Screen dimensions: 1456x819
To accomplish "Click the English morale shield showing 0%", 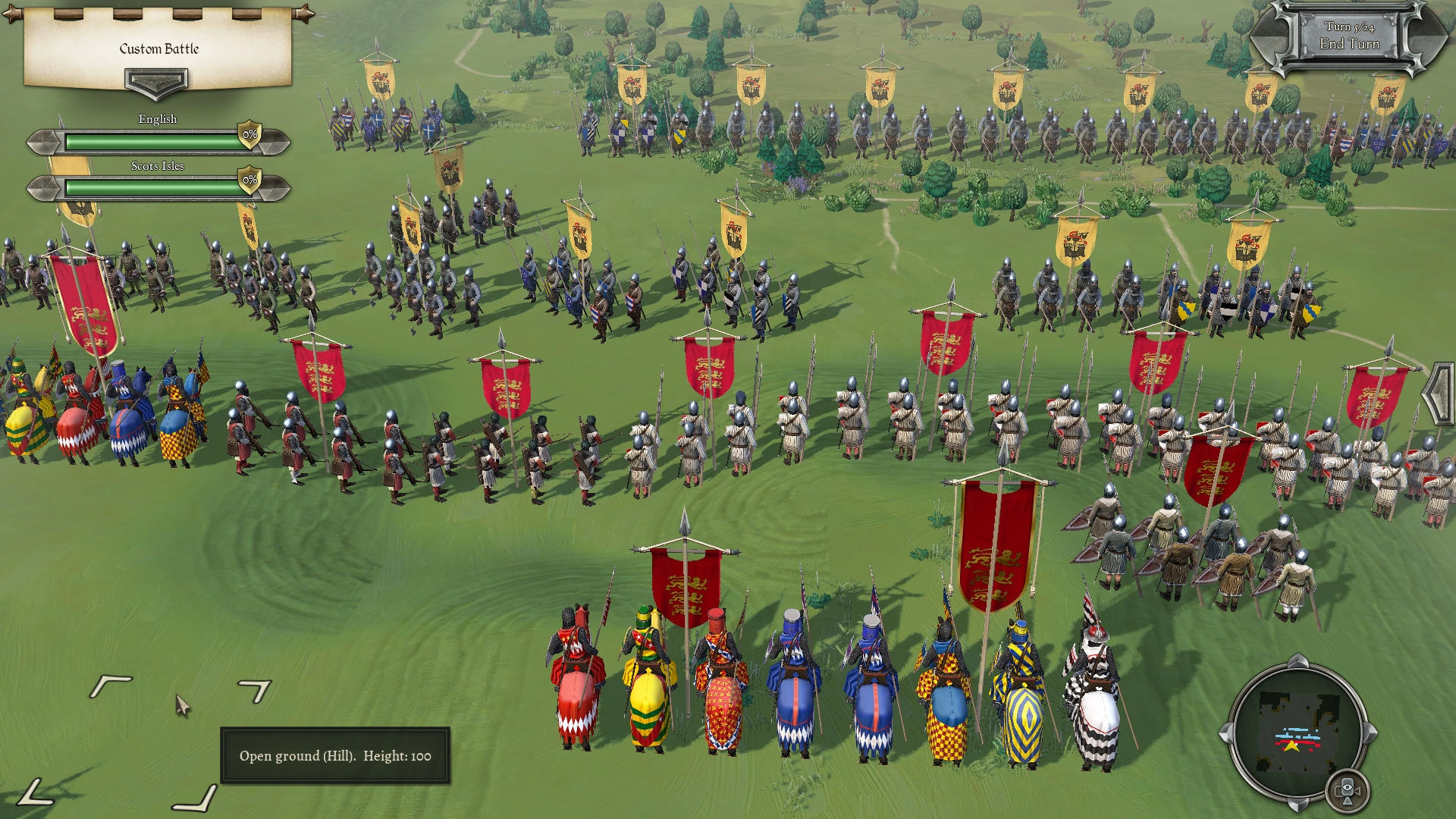I will tap(249, 134).
